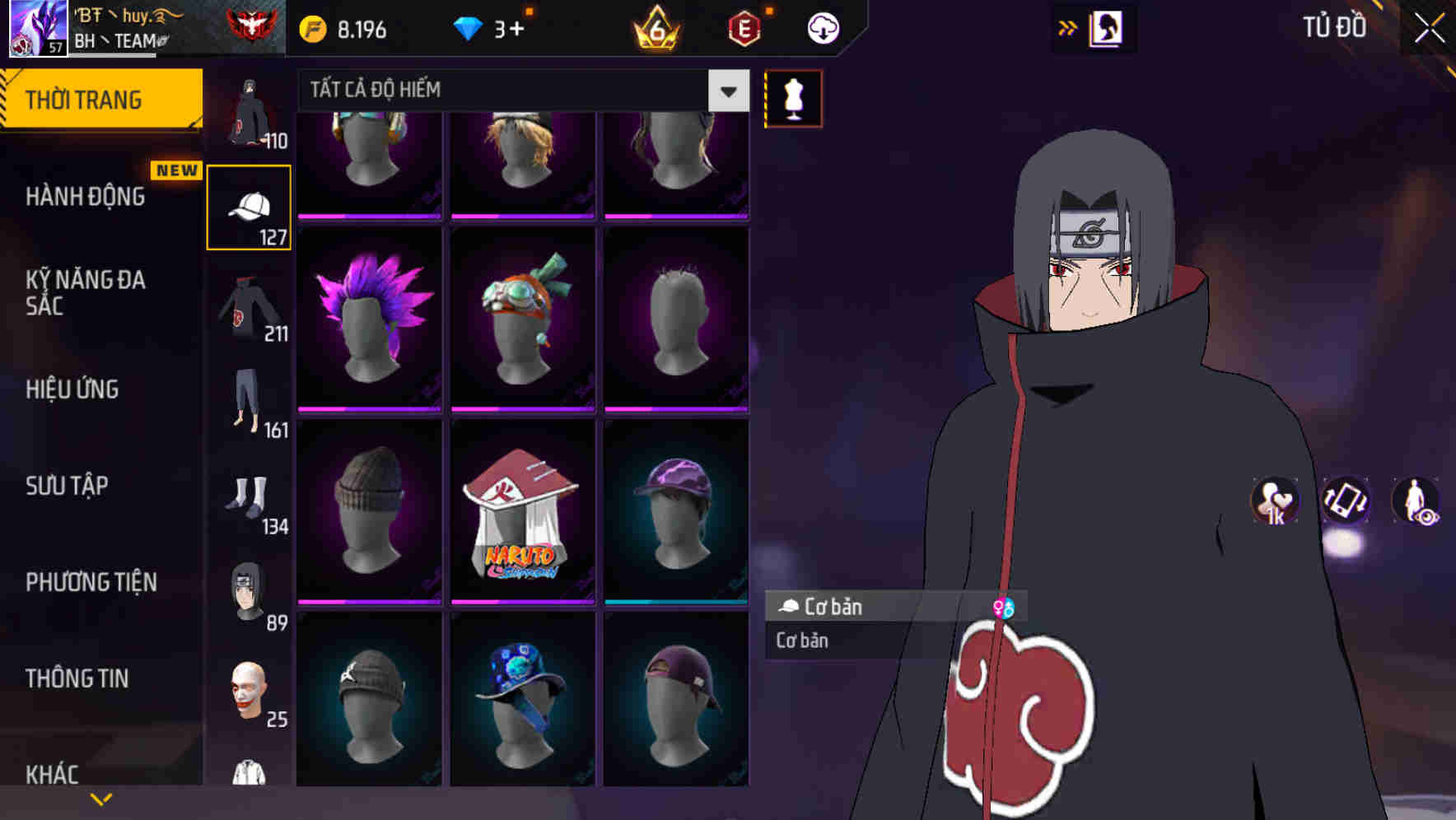Switch to the HÀNH ĐỘNG tab

pos(88,196)
